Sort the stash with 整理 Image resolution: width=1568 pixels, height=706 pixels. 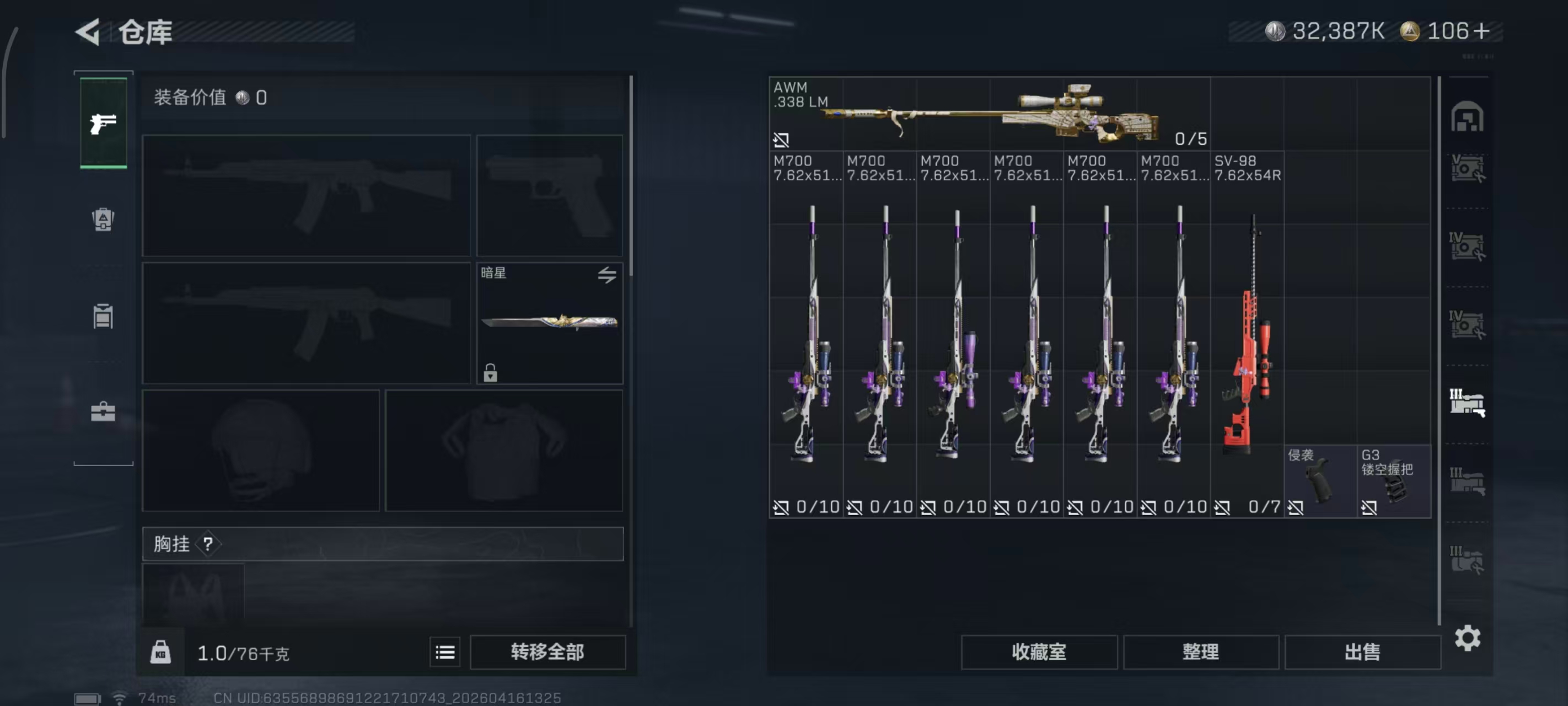tap(1200, 652)
